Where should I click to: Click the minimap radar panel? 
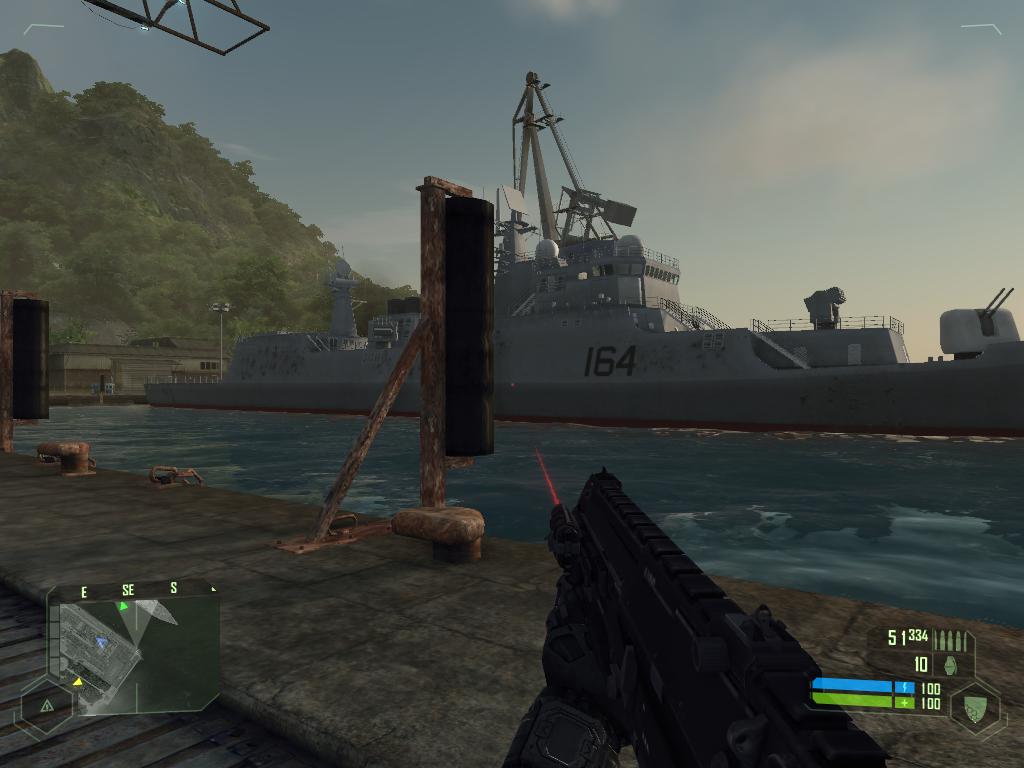coord(137,656)
